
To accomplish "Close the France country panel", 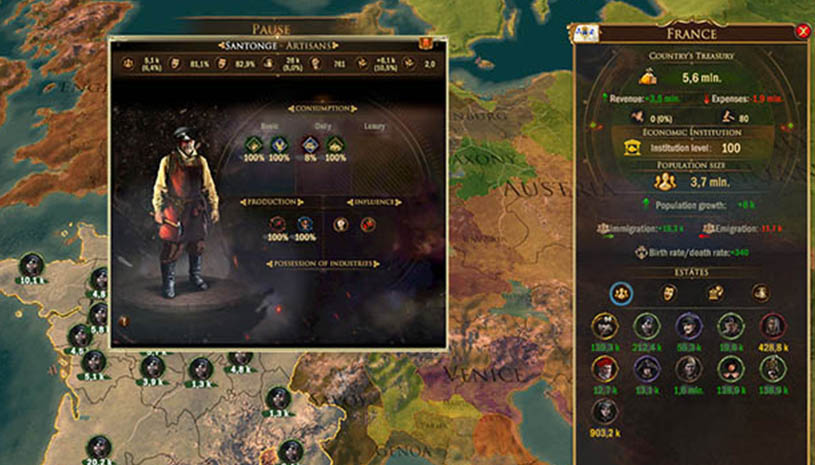I will [x=802, y=32].
